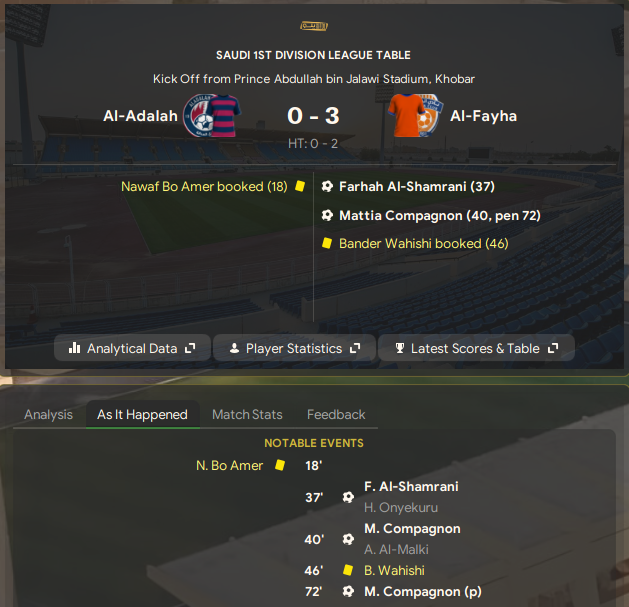Select Al-Fayha's club badge
The image size is (629, 607).
pyautogui.click(x=414, y=116)
